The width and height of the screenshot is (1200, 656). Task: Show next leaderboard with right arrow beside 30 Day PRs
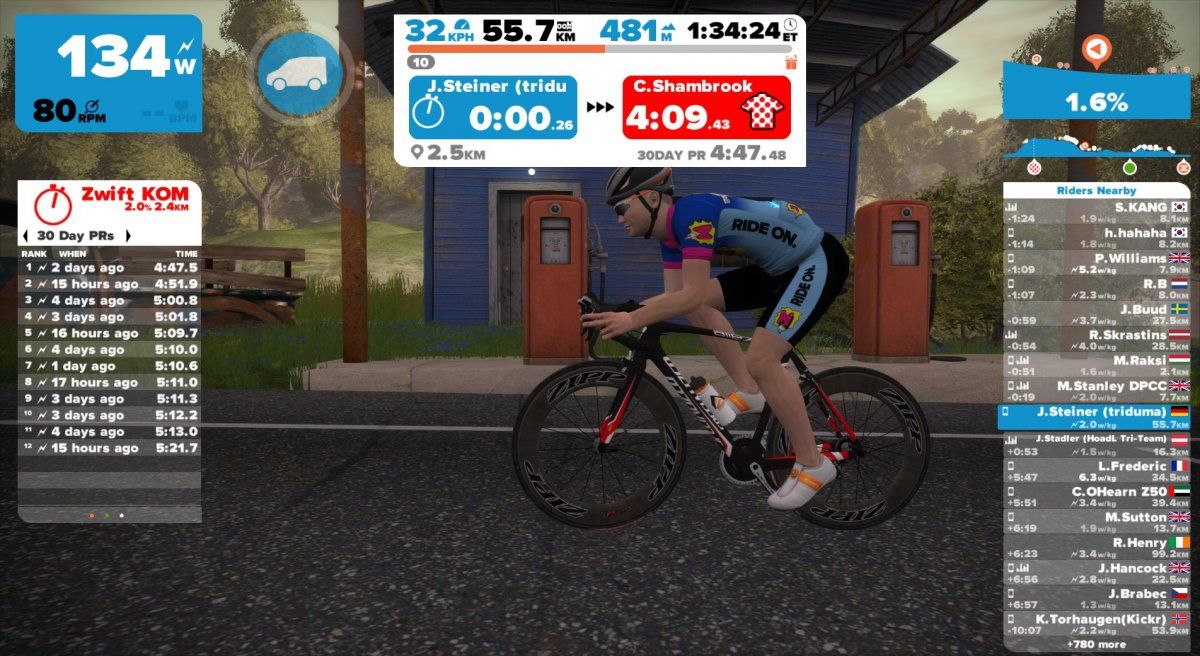(127, 236)
